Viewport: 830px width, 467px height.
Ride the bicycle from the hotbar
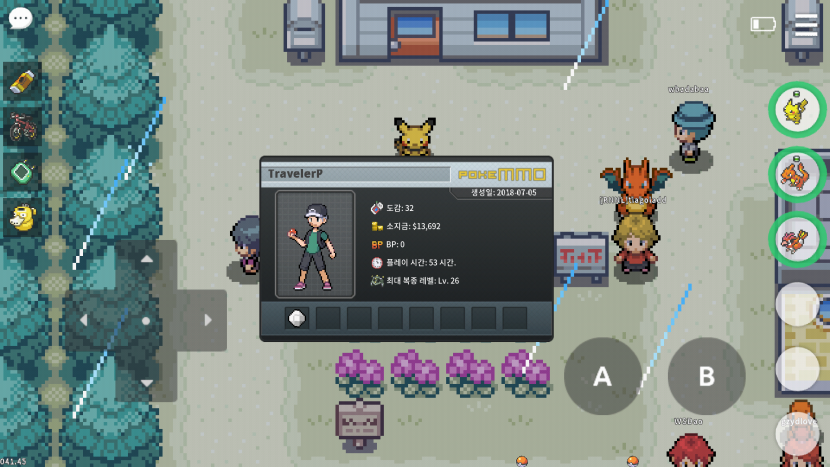tap(22, 127)
